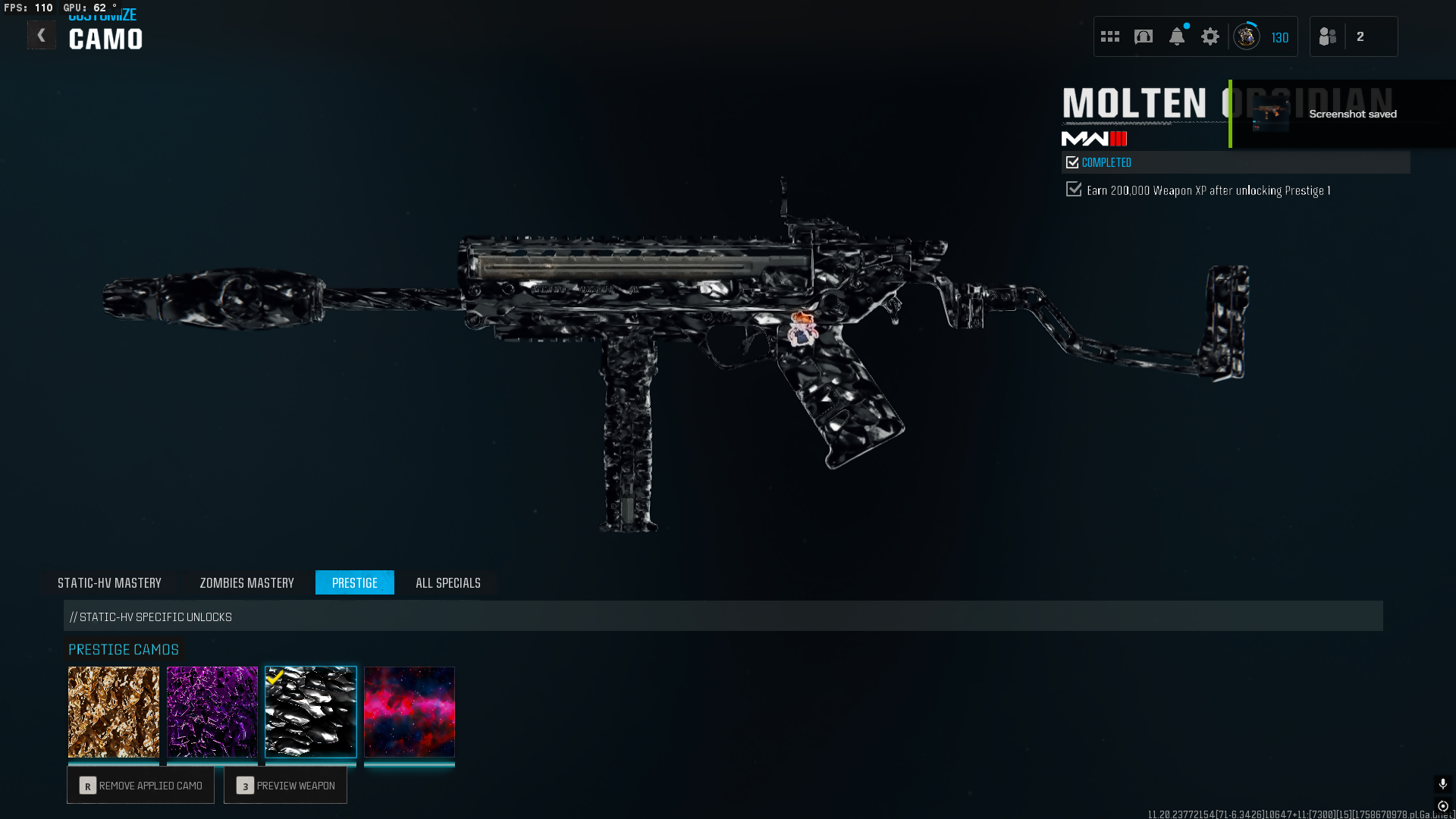Open the map icon in top bar
This screenshot has width=1456, height=819.
pos(1144,36)
